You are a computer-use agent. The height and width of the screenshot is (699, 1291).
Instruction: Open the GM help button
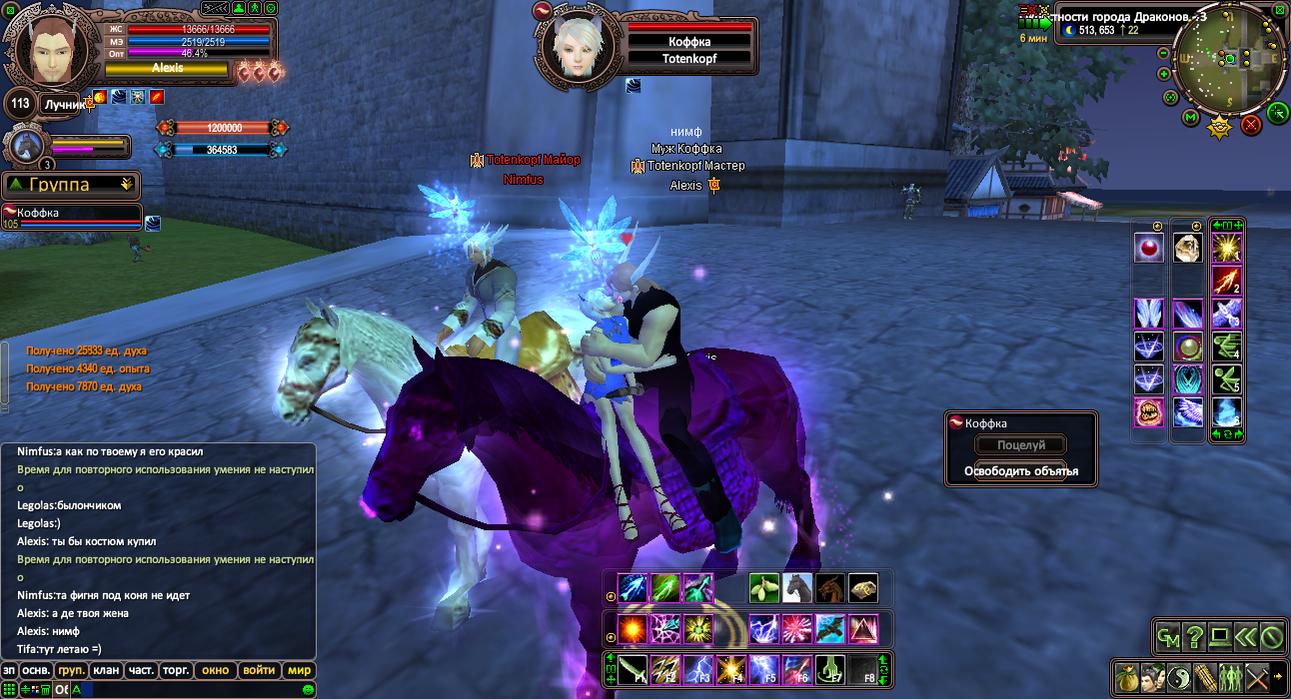pyautogui.click(x=1168, y=636)
